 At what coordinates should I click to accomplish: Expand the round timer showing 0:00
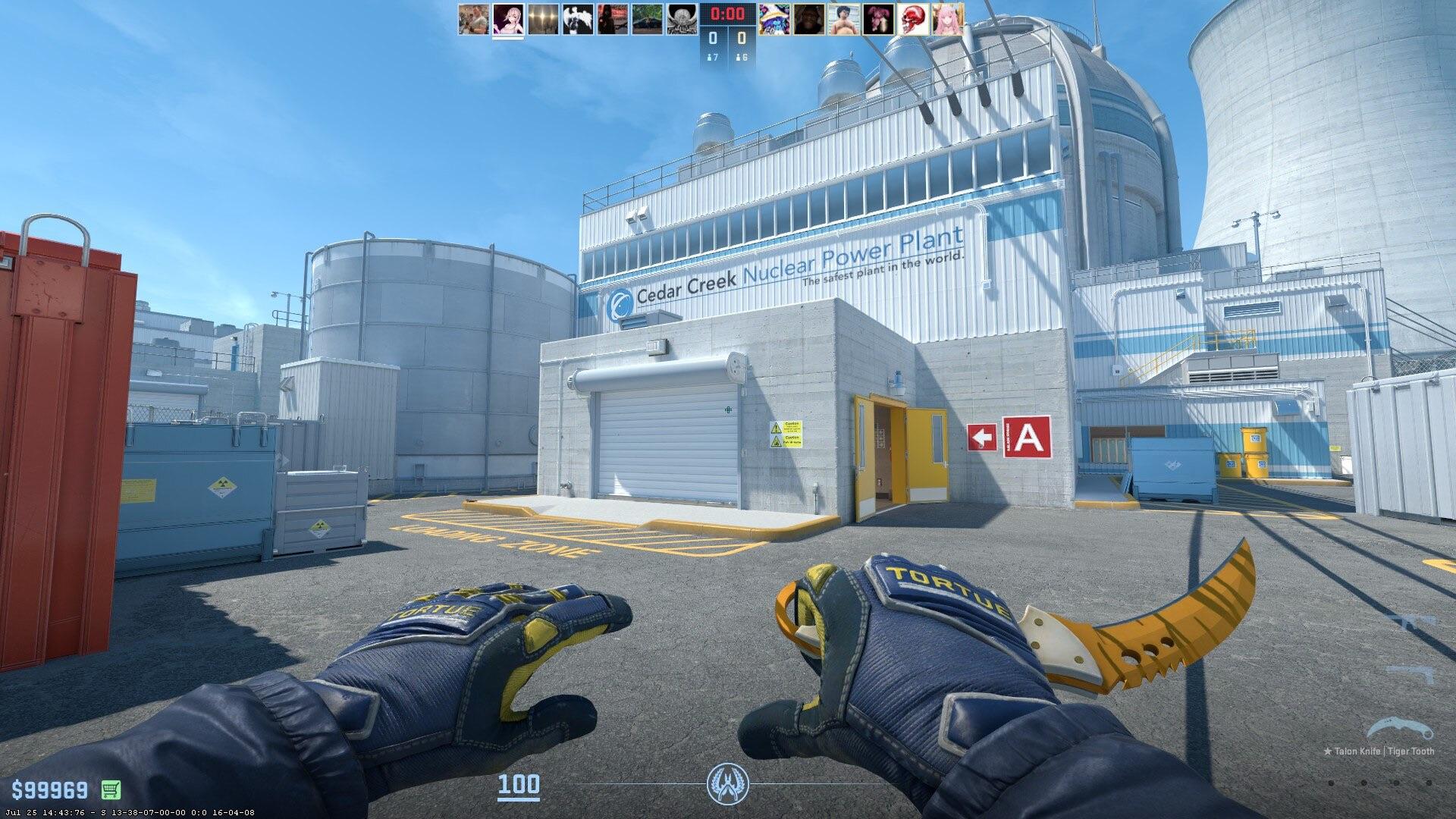[x=726, y=13]
